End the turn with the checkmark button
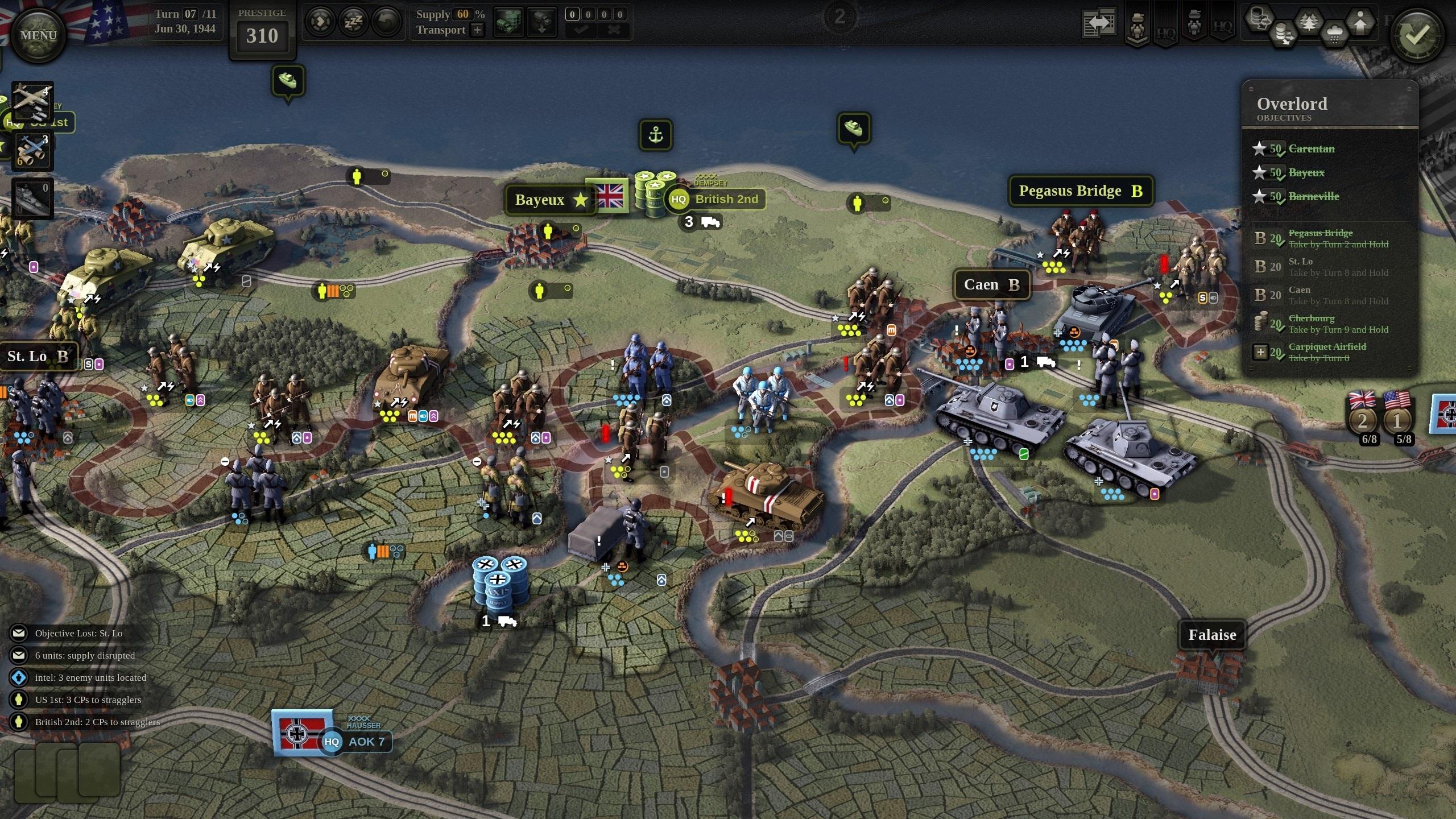The width and height of the screenshot is (1456, 819). (1416, 36)
